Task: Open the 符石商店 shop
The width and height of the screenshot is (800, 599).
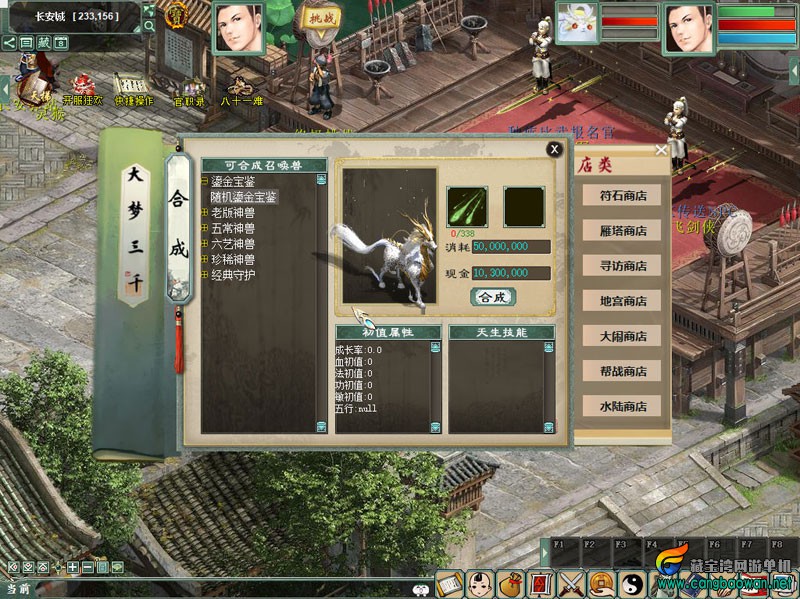Action: pyautogui.click(x=623, y=196)
